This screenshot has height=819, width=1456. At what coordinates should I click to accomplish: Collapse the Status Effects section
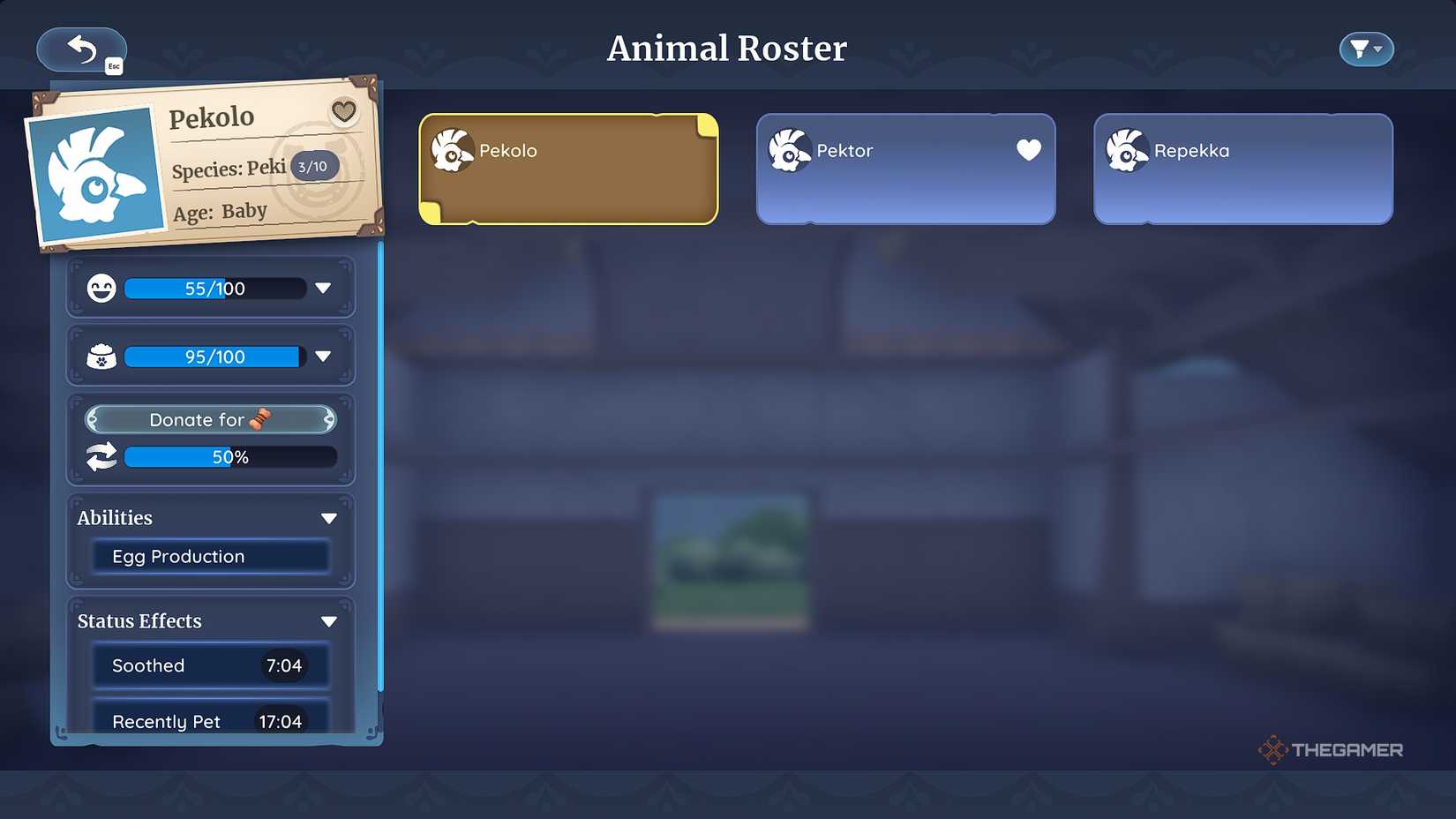(328, 620)
